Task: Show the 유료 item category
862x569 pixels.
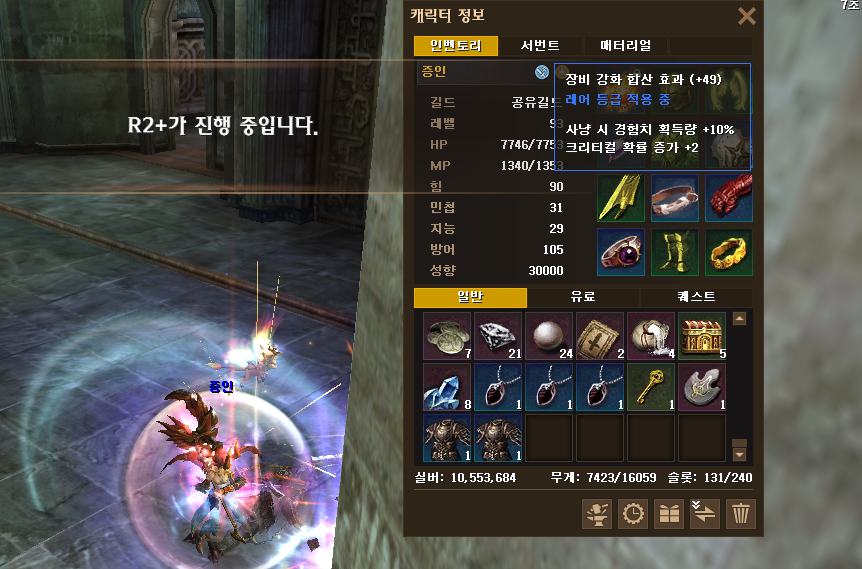Action: tap(583, 298)
